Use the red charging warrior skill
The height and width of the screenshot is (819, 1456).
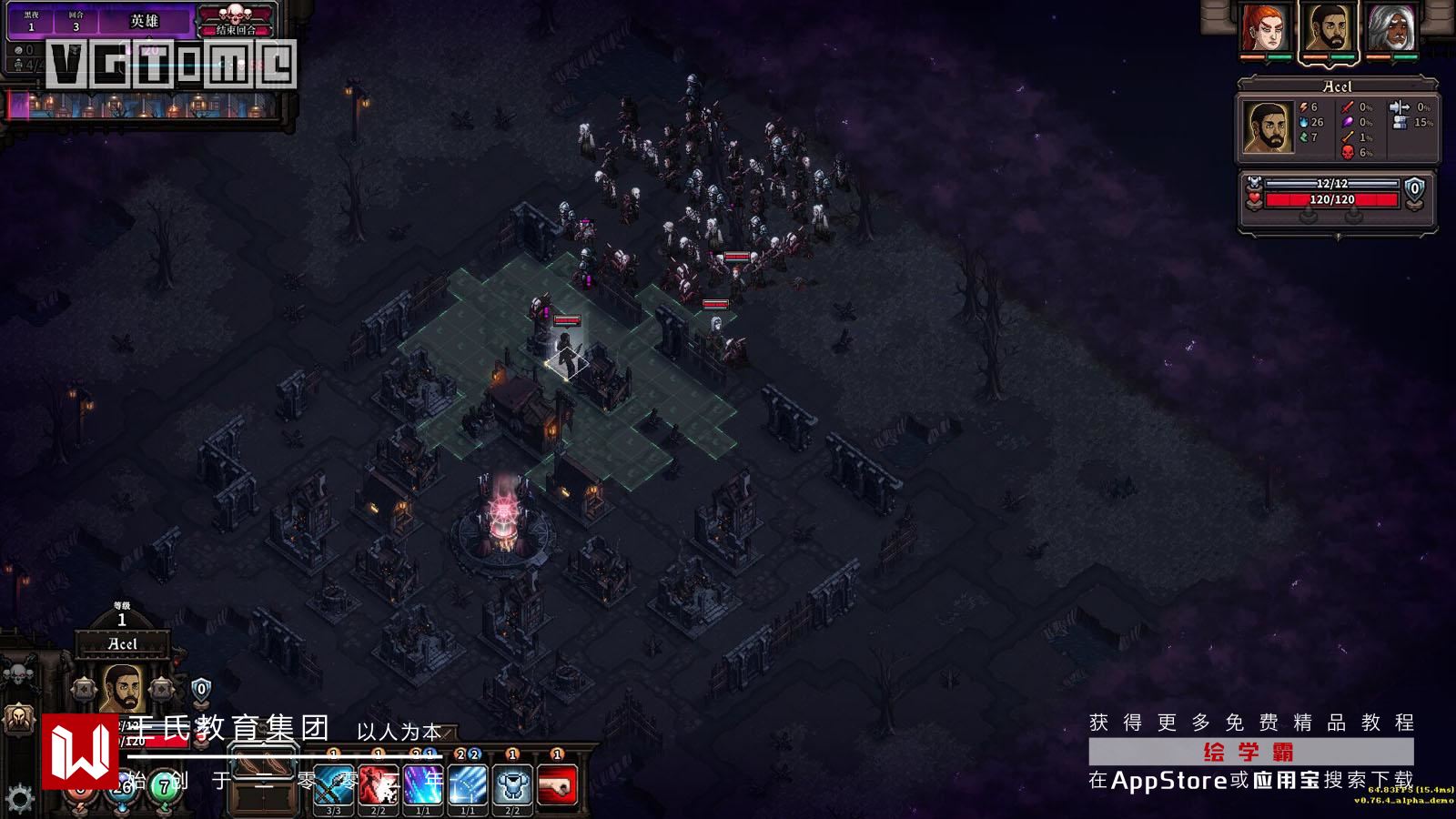click(379, 784)
